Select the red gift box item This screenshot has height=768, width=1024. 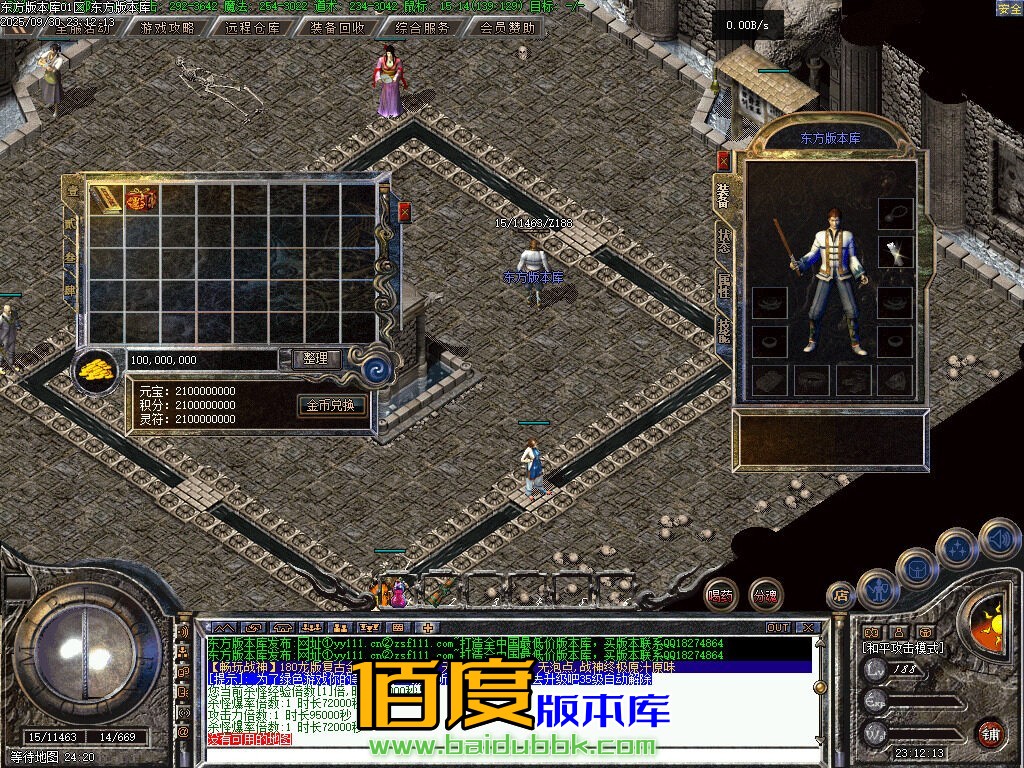141,199
